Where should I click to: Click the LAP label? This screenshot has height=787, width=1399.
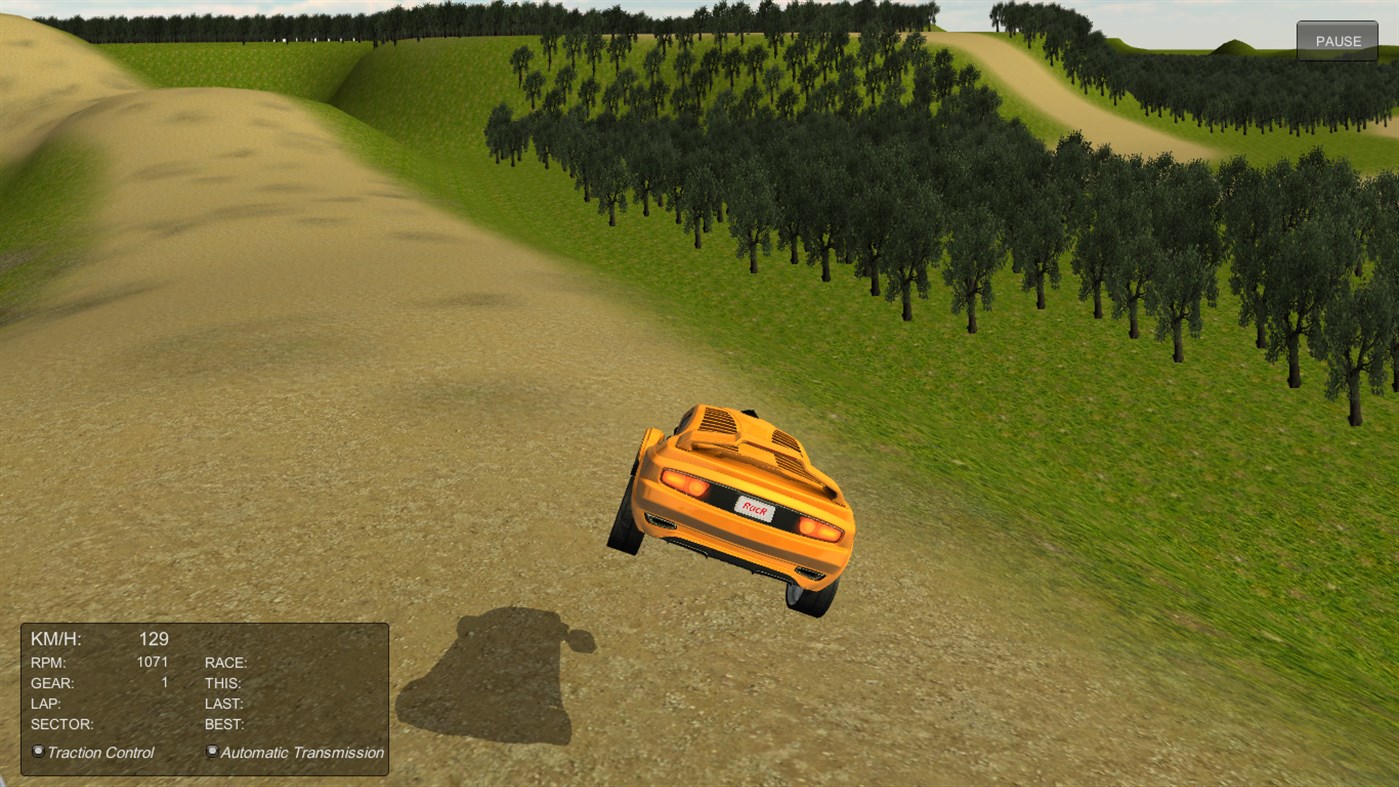pos(45,703)
